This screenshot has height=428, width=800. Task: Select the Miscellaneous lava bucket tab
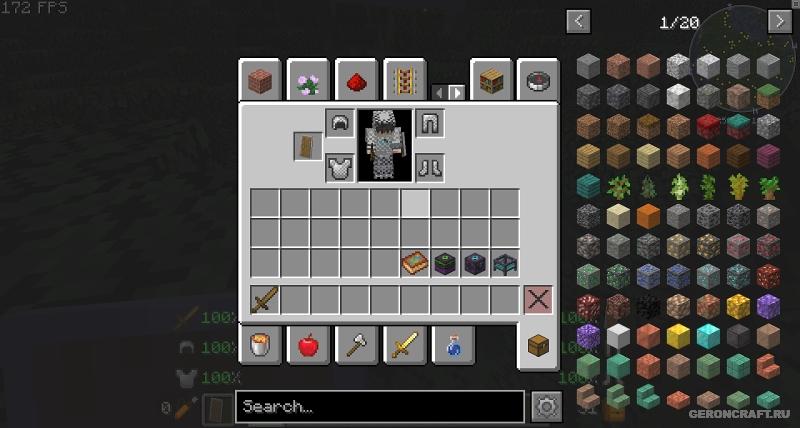tap(259, 345)
